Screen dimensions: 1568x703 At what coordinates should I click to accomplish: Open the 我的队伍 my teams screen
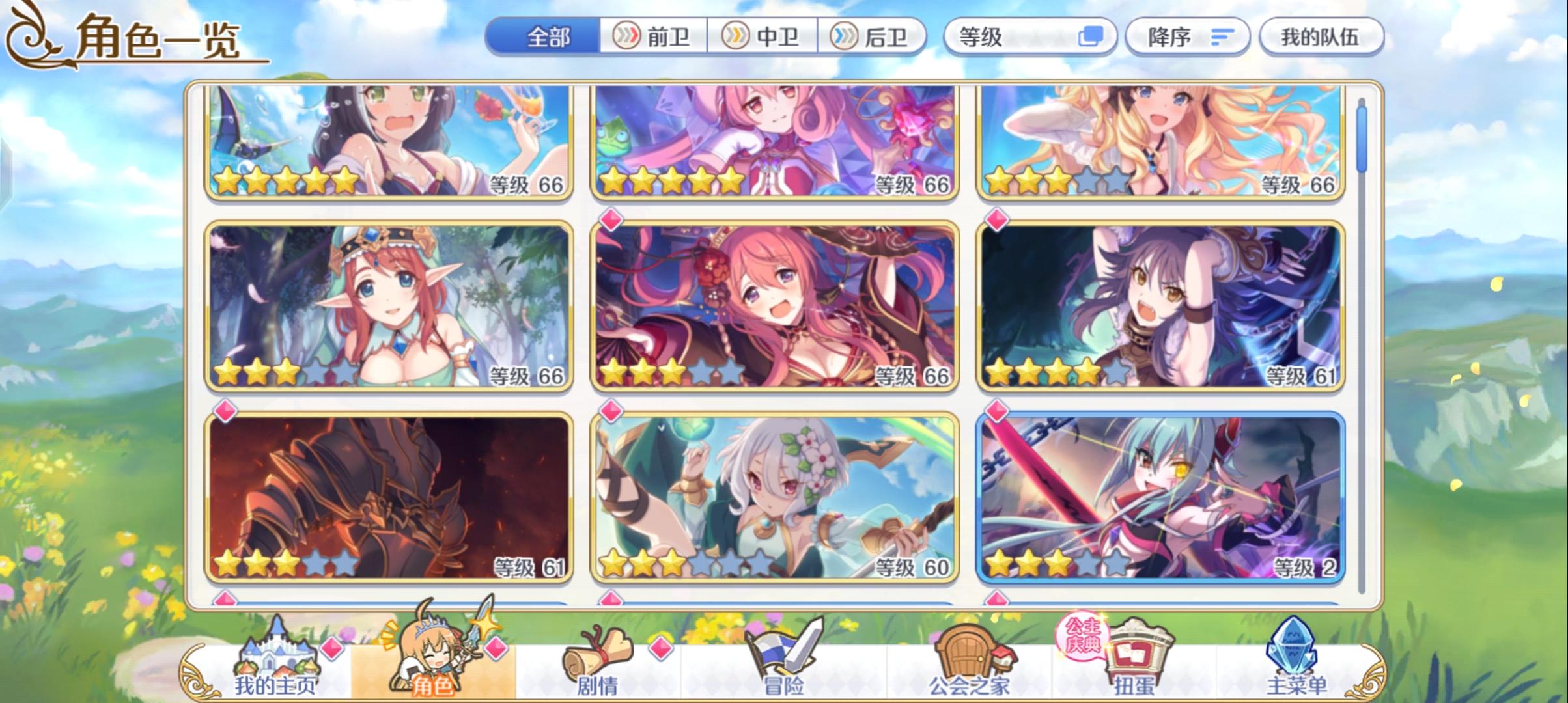click(1322, 37)
